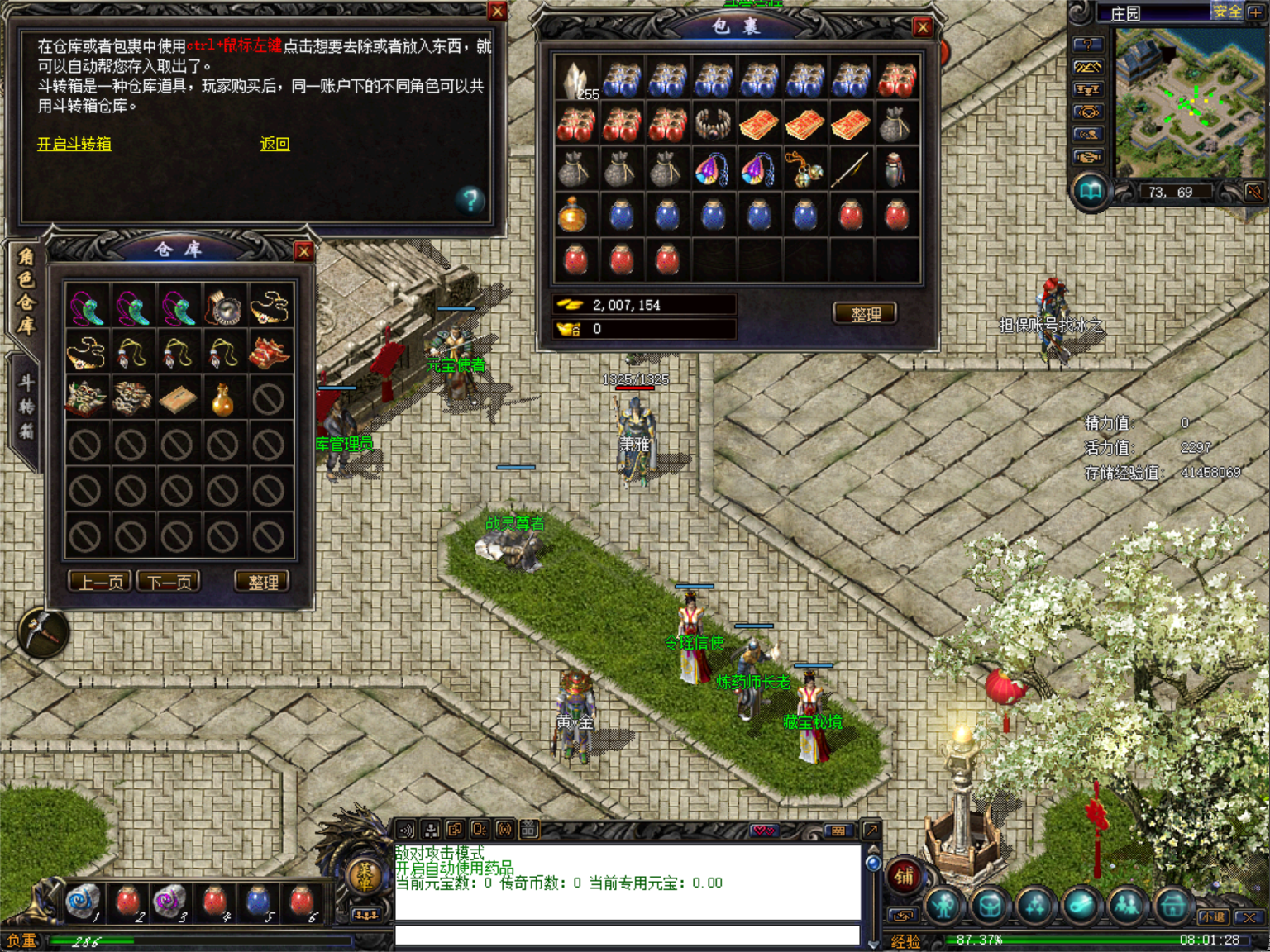
Task: Close the NPC dialogue window
Action: point(497,11)
